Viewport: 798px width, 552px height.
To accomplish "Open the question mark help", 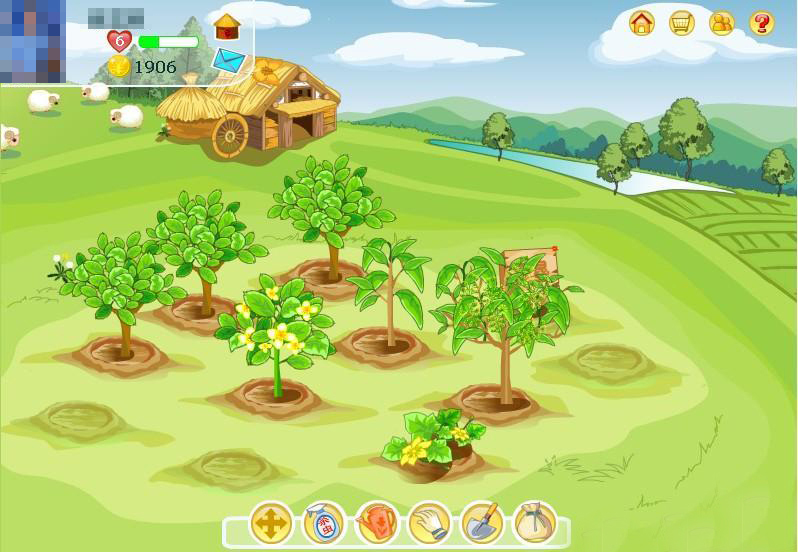I will click(762, 22).
